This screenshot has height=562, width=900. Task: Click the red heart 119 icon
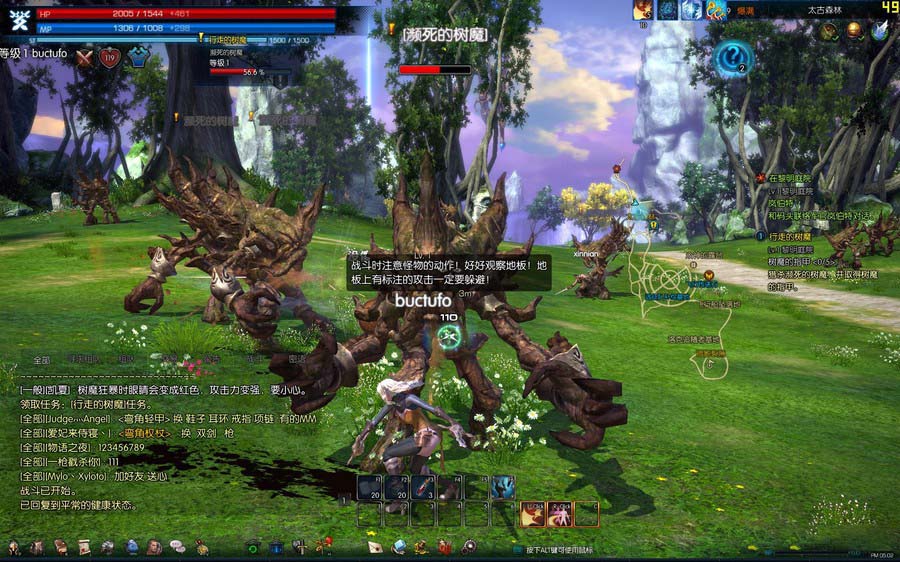(x=110, y=57)
